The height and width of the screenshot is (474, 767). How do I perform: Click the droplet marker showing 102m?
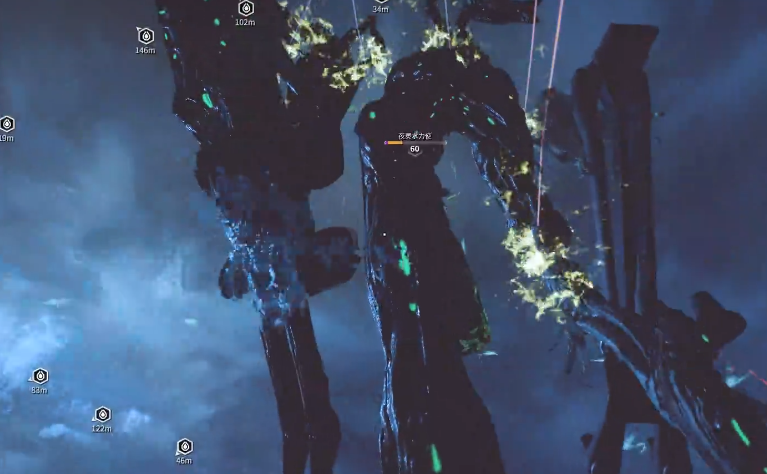245,8
